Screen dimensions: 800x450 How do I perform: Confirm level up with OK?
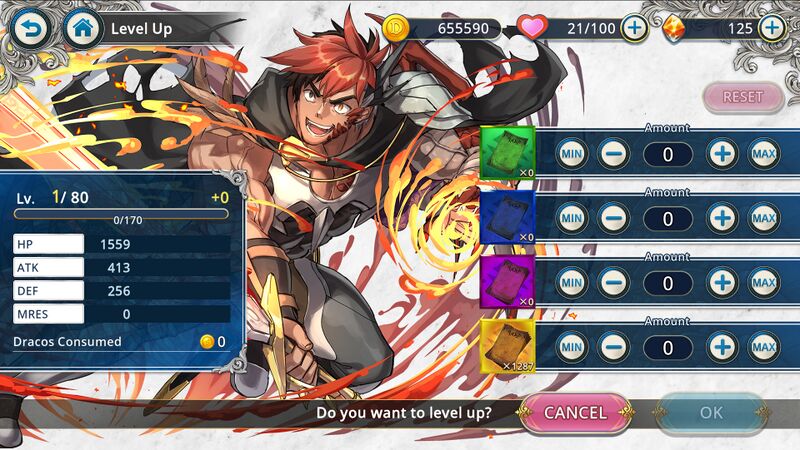[711, 412]
